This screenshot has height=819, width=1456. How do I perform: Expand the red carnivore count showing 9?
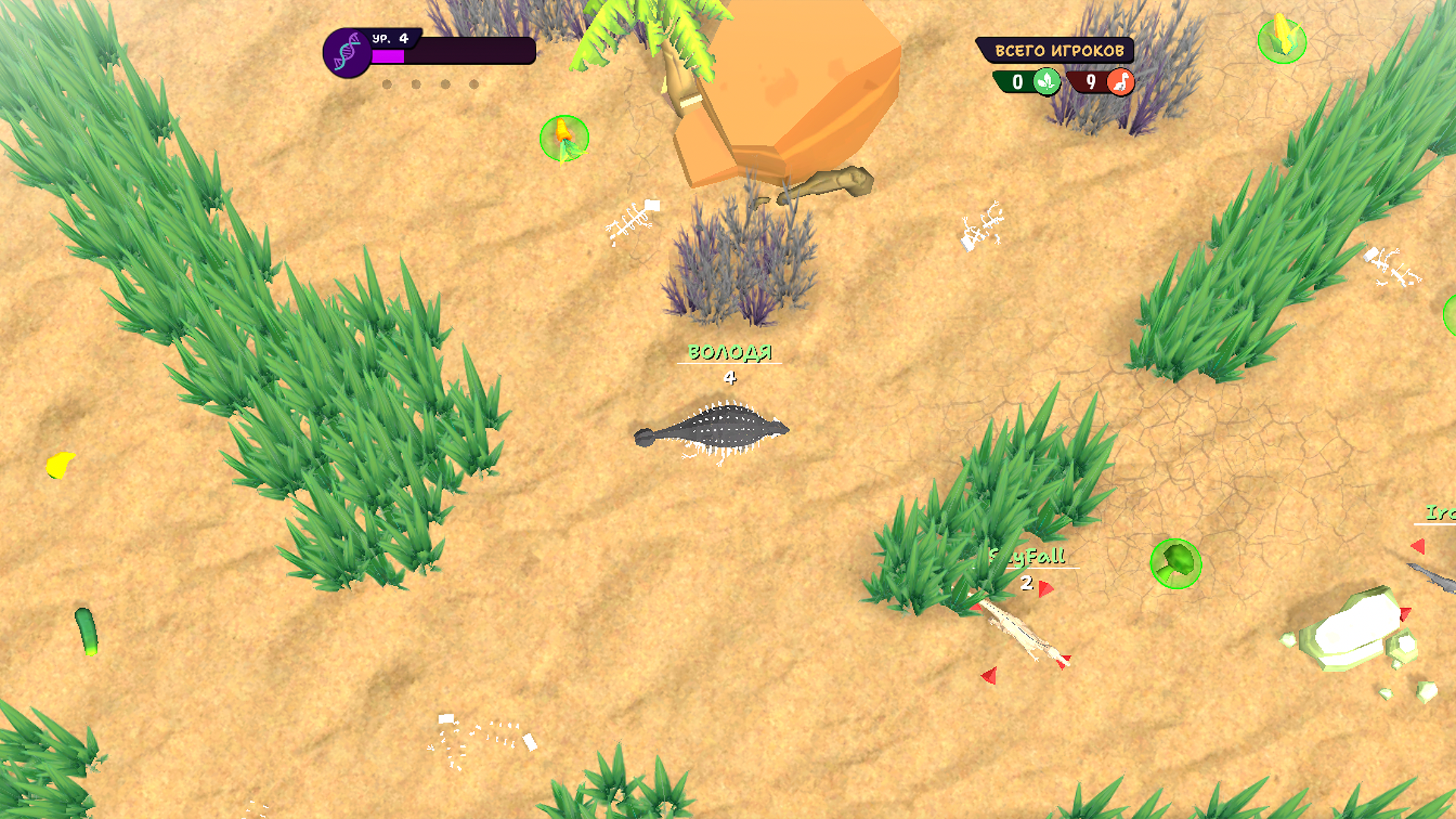point(1092,83)
